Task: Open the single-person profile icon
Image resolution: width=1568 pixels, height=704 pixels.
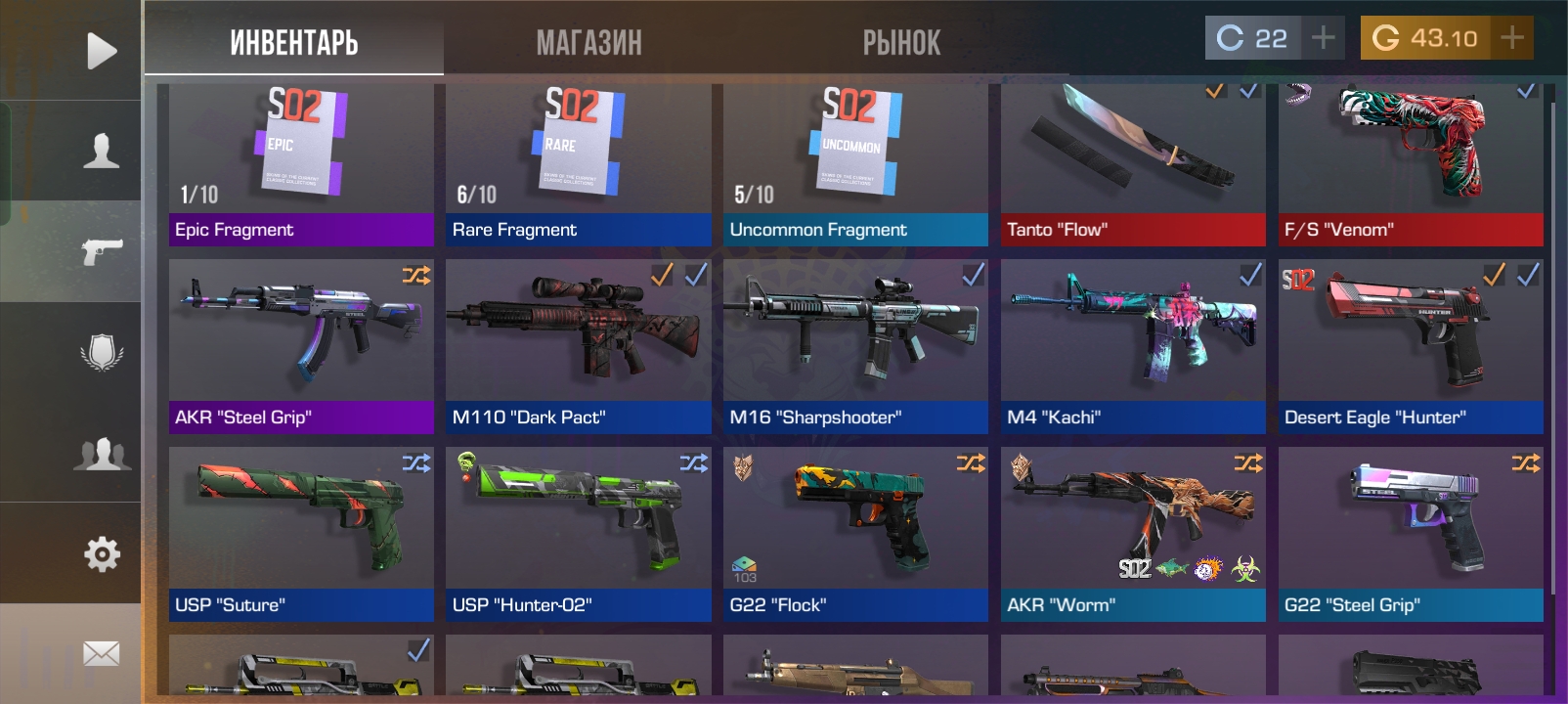Action: [101, 152]
